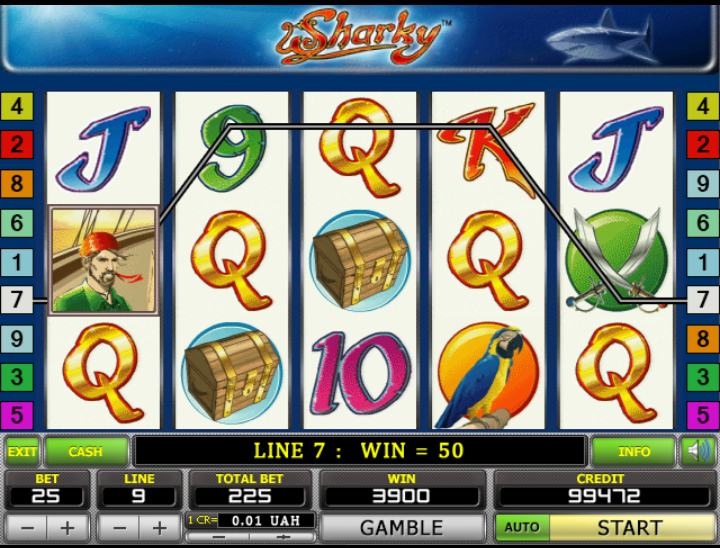The image size is (720, 548).
Task: Toggle the sound speaker icon
Action: pos(697,452)
